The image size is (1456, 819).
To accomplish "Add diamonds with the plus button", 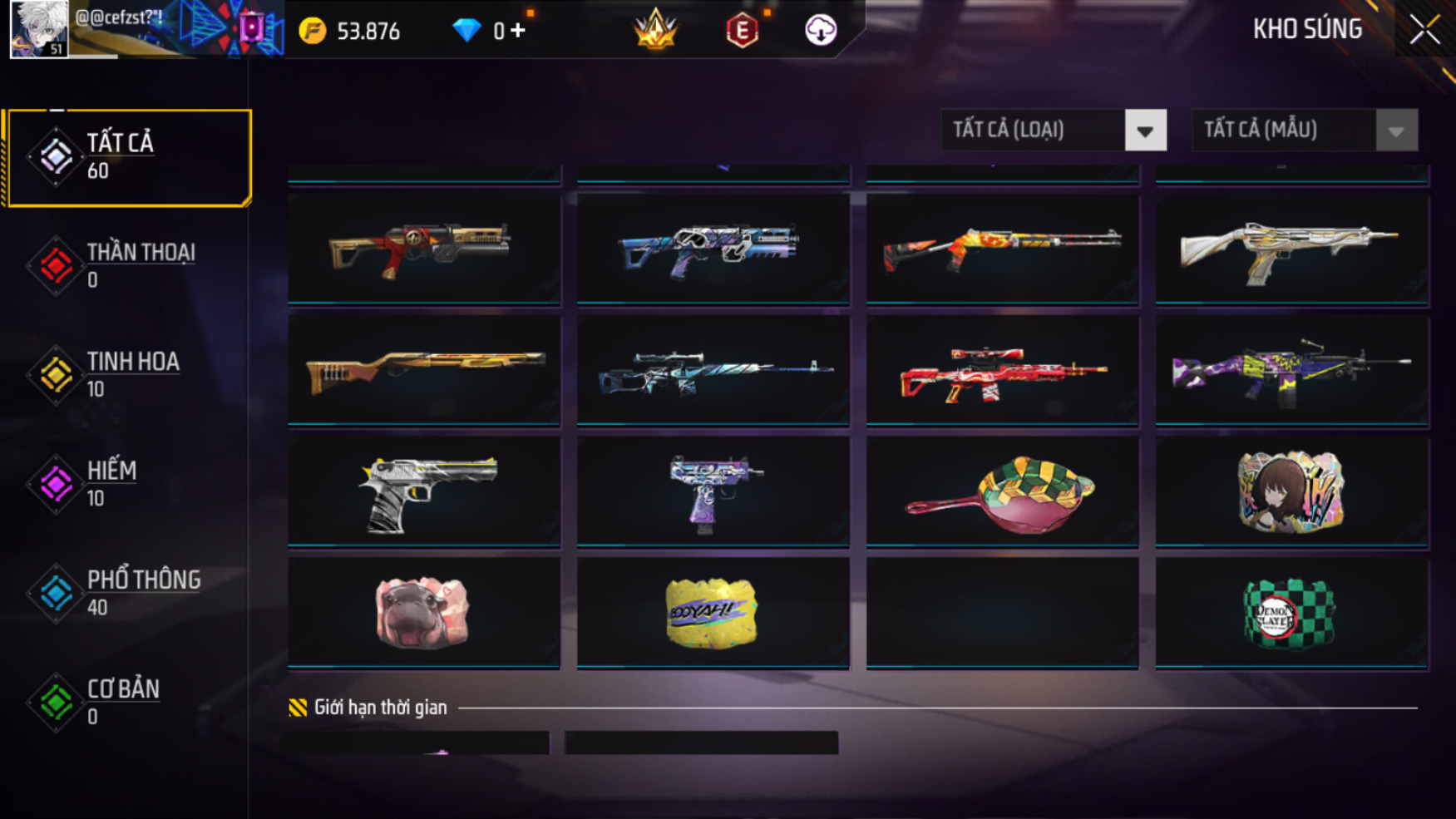I will pos(518,31).
